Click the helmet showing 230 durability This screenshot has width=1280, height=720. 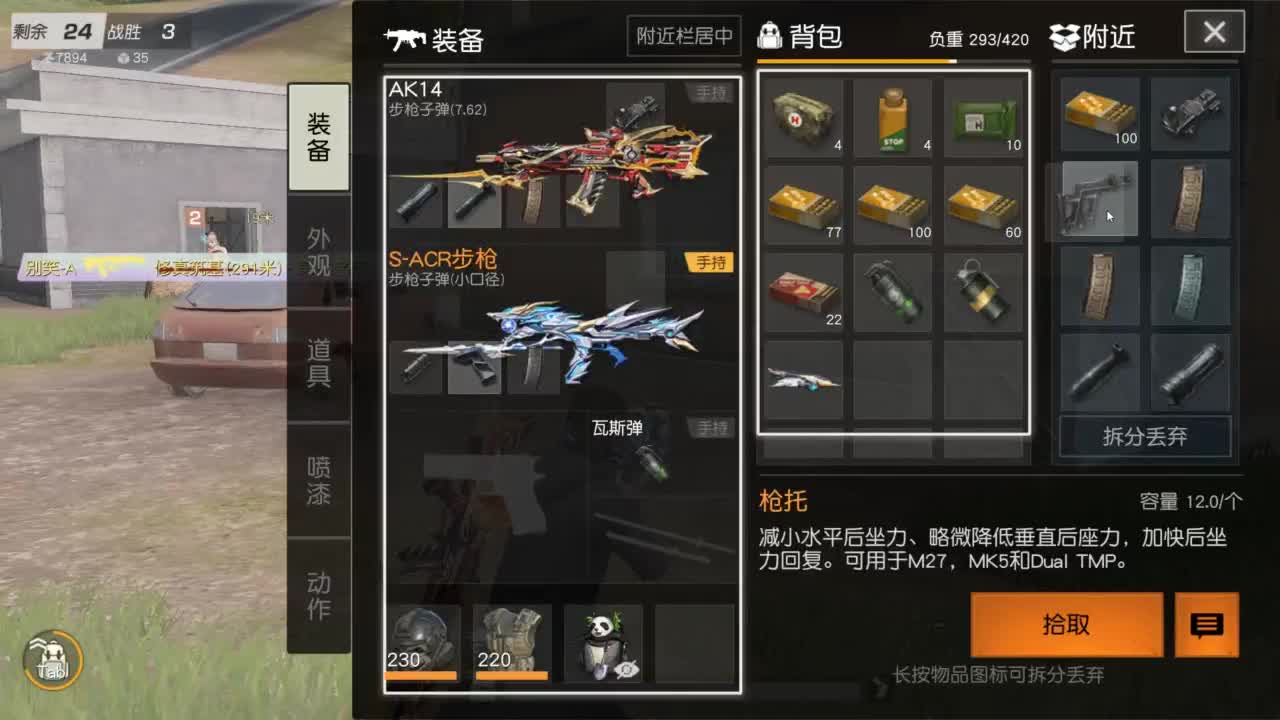420,632
